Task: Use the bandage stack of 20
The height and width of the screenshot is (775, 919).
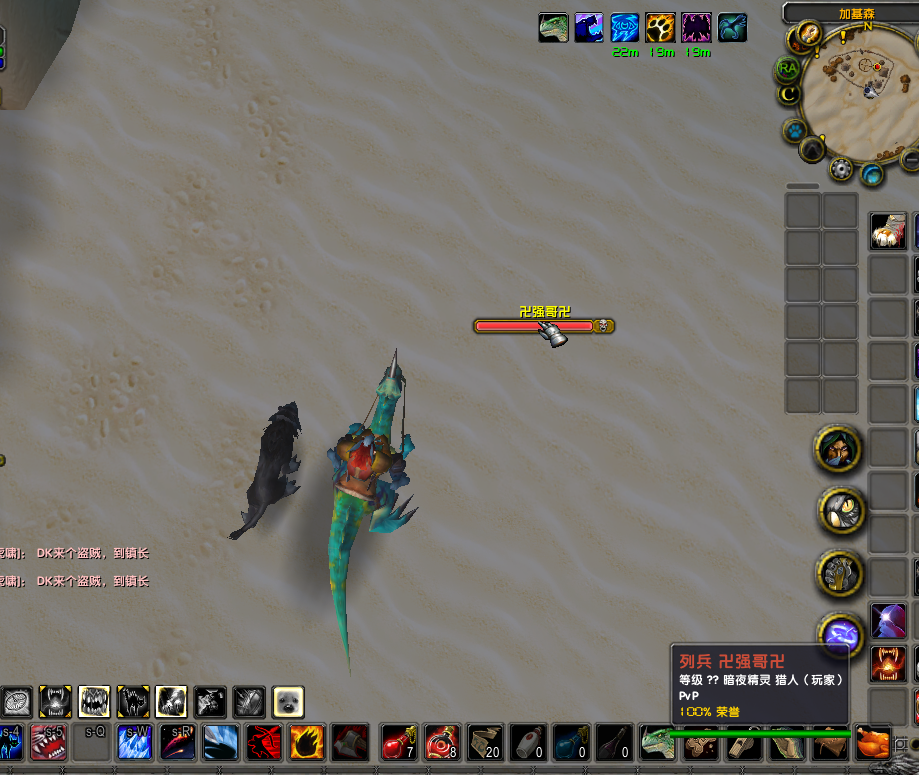Action: (485, 743)
